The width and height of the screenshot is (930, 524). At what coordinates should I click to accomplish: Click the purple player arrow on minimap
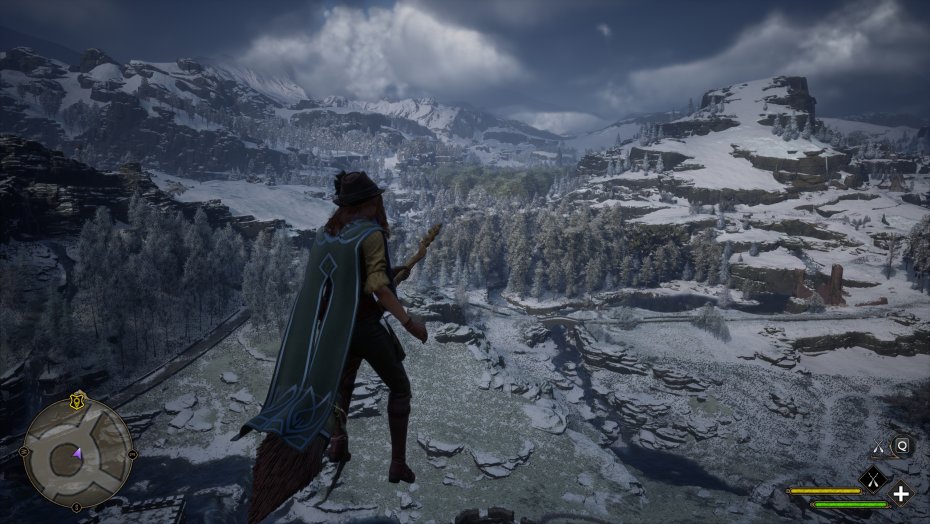pyautogui.click(x=77, y=455)
